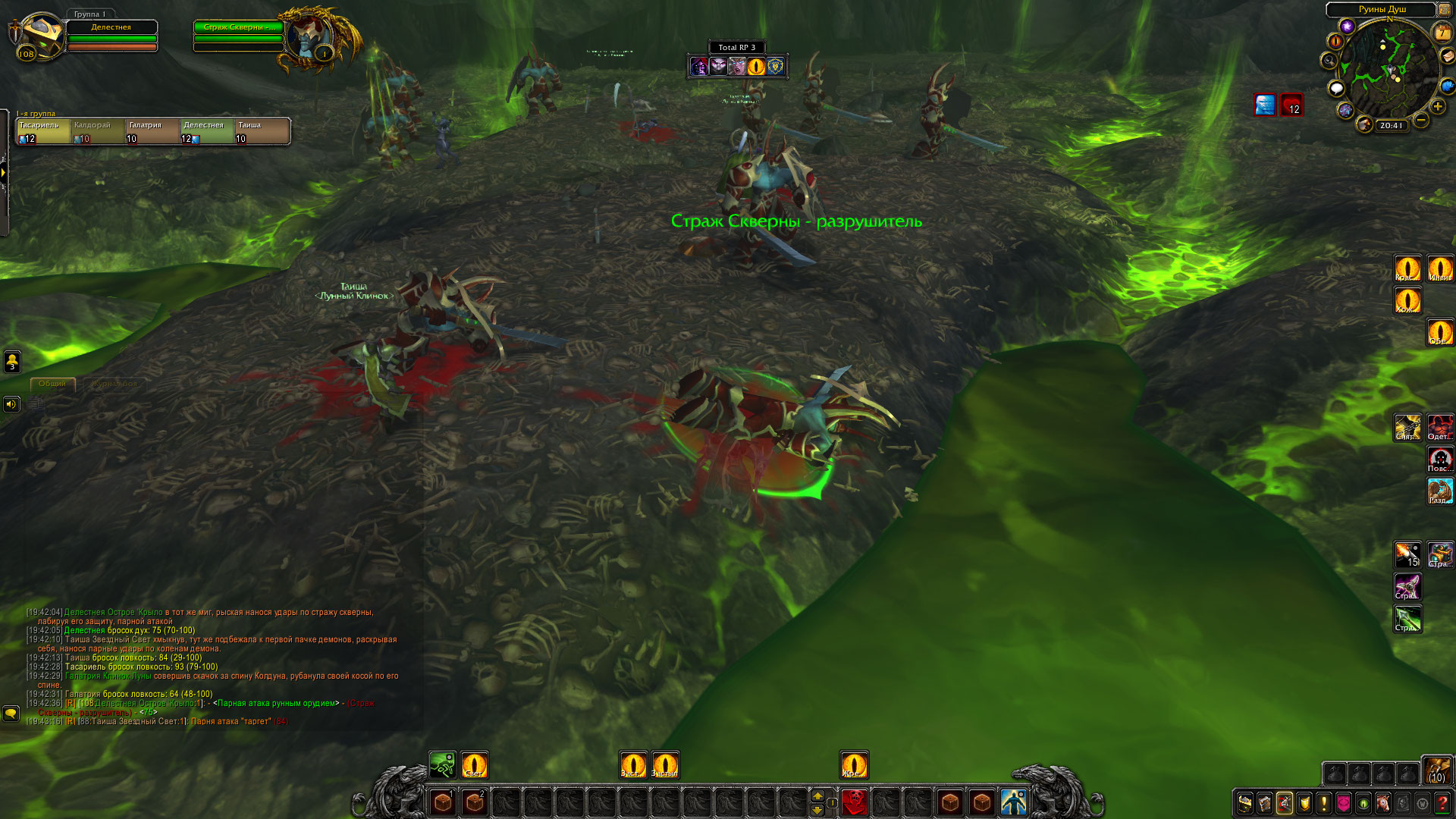
Task: Open the mail envelope icon by minimap
Action: 1448,57
